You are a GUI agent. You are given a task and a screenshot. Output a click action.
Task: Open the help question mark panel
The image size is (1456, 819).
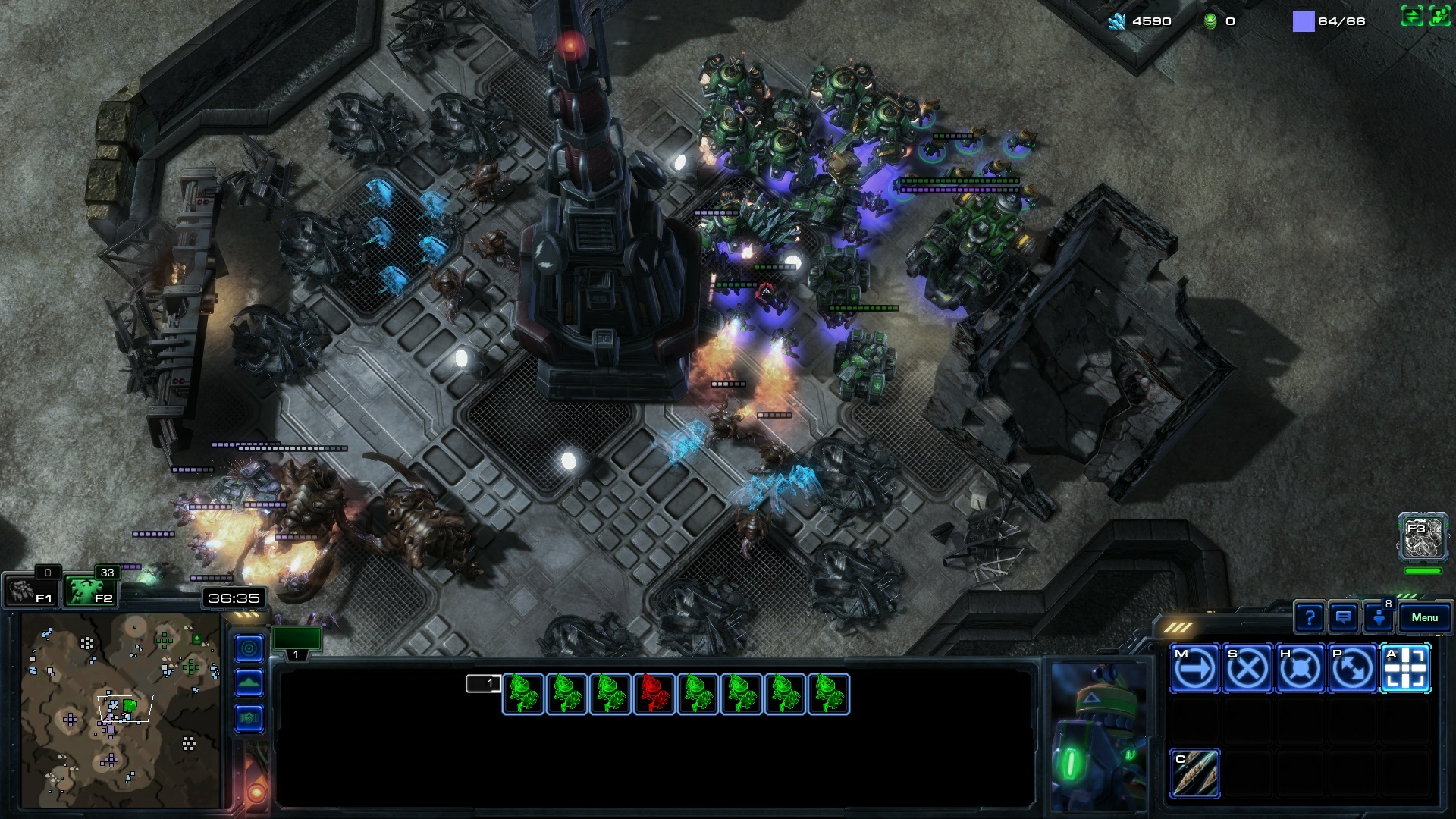1309,618
